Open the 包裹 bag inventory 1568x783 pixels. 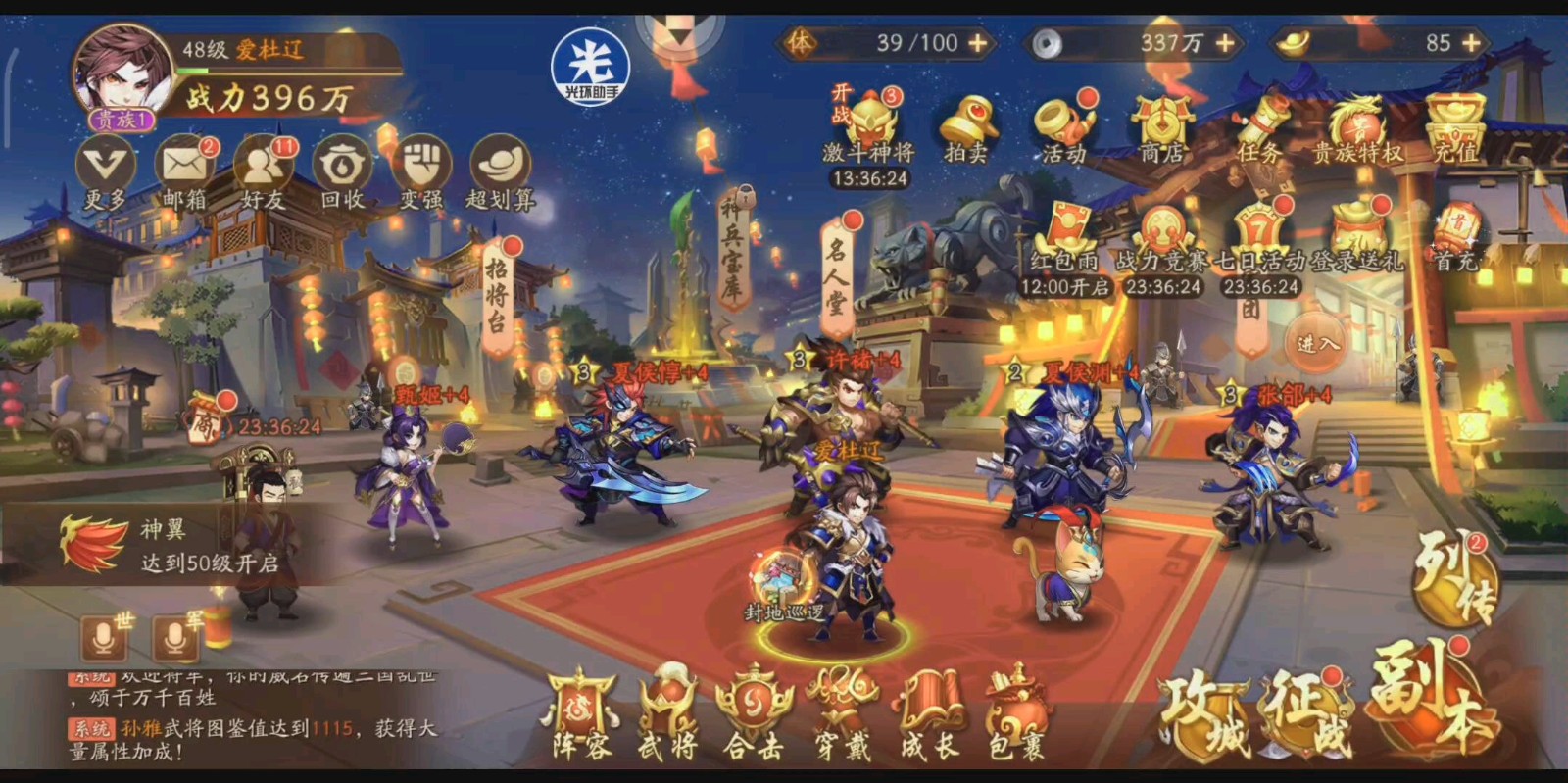(1016, 717)
